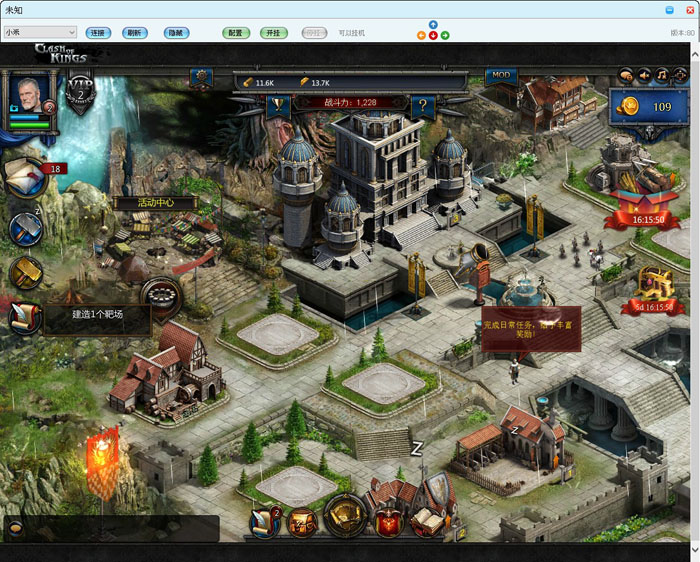Click the MOD button

point(501,76)
